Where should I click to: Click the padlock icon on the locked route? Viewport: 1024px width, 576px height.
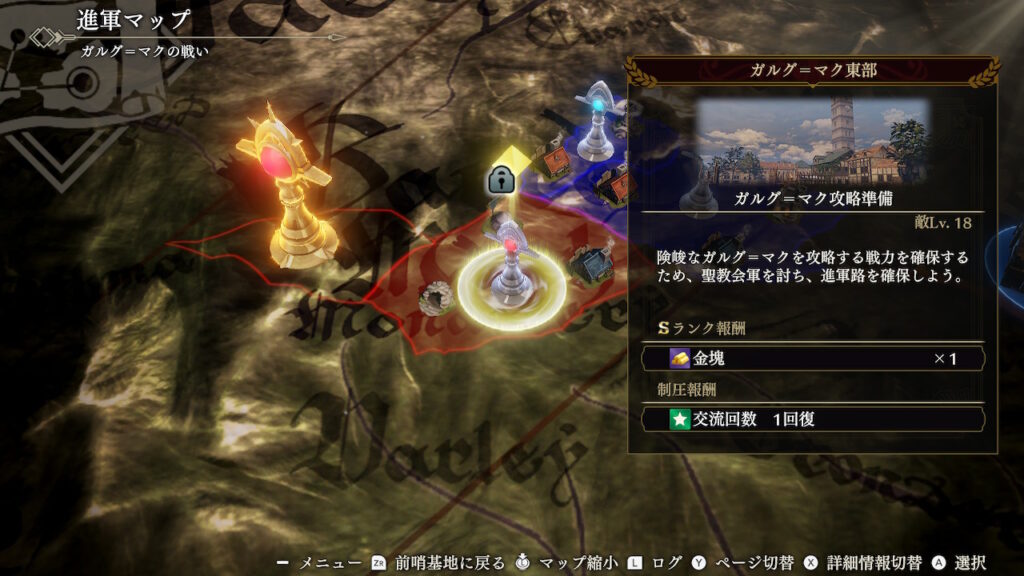pos(500,181)
